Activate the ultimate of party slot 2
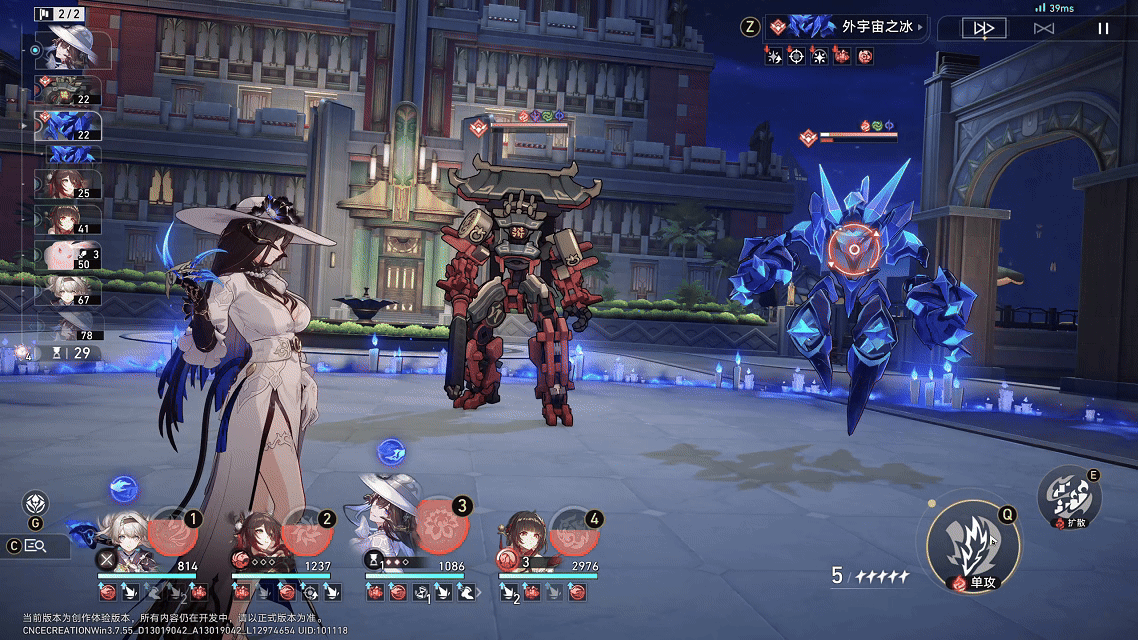The image size is (1138, 640). (305, 532)
